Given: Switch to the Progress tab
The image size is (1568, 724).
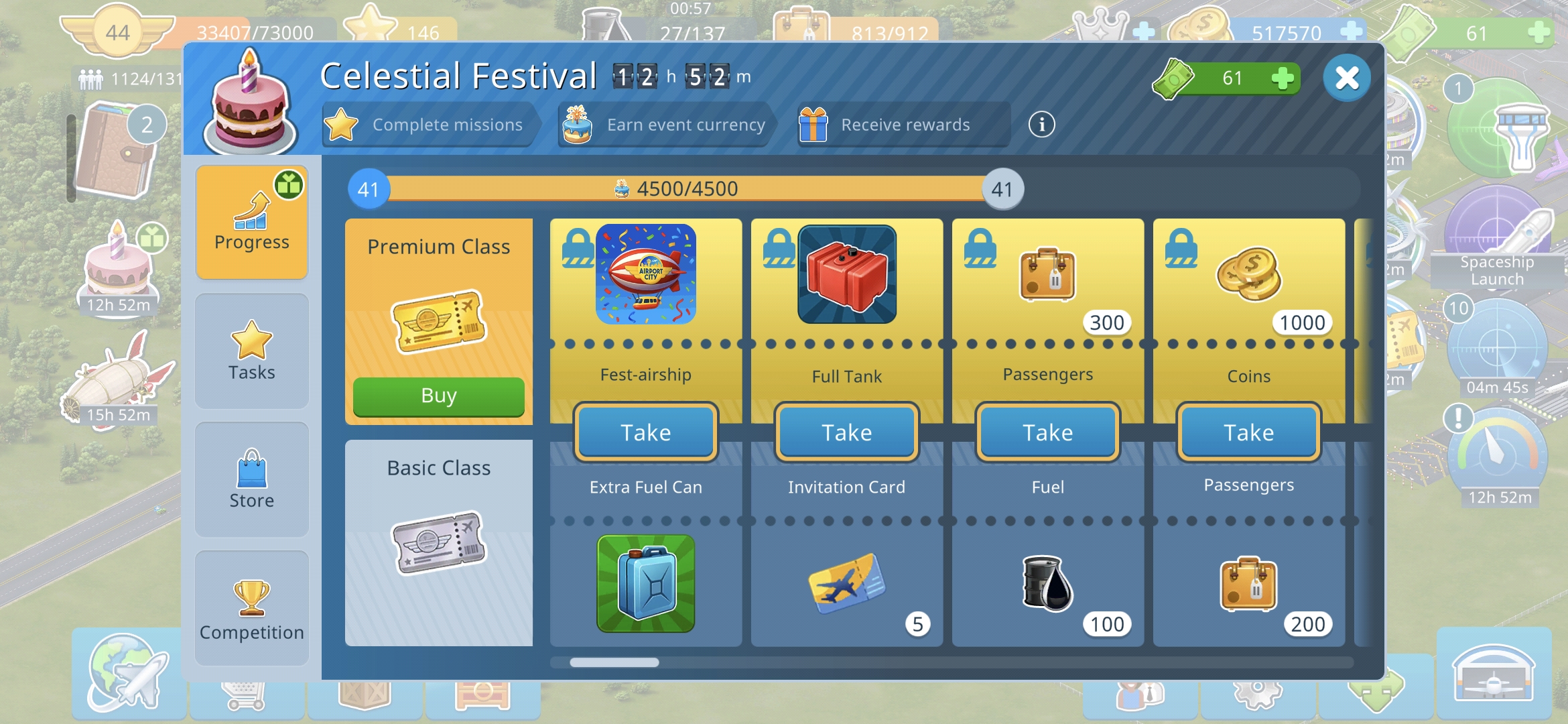Looking at the screenshot, I should pyautogui.click(x=252, y=222).
